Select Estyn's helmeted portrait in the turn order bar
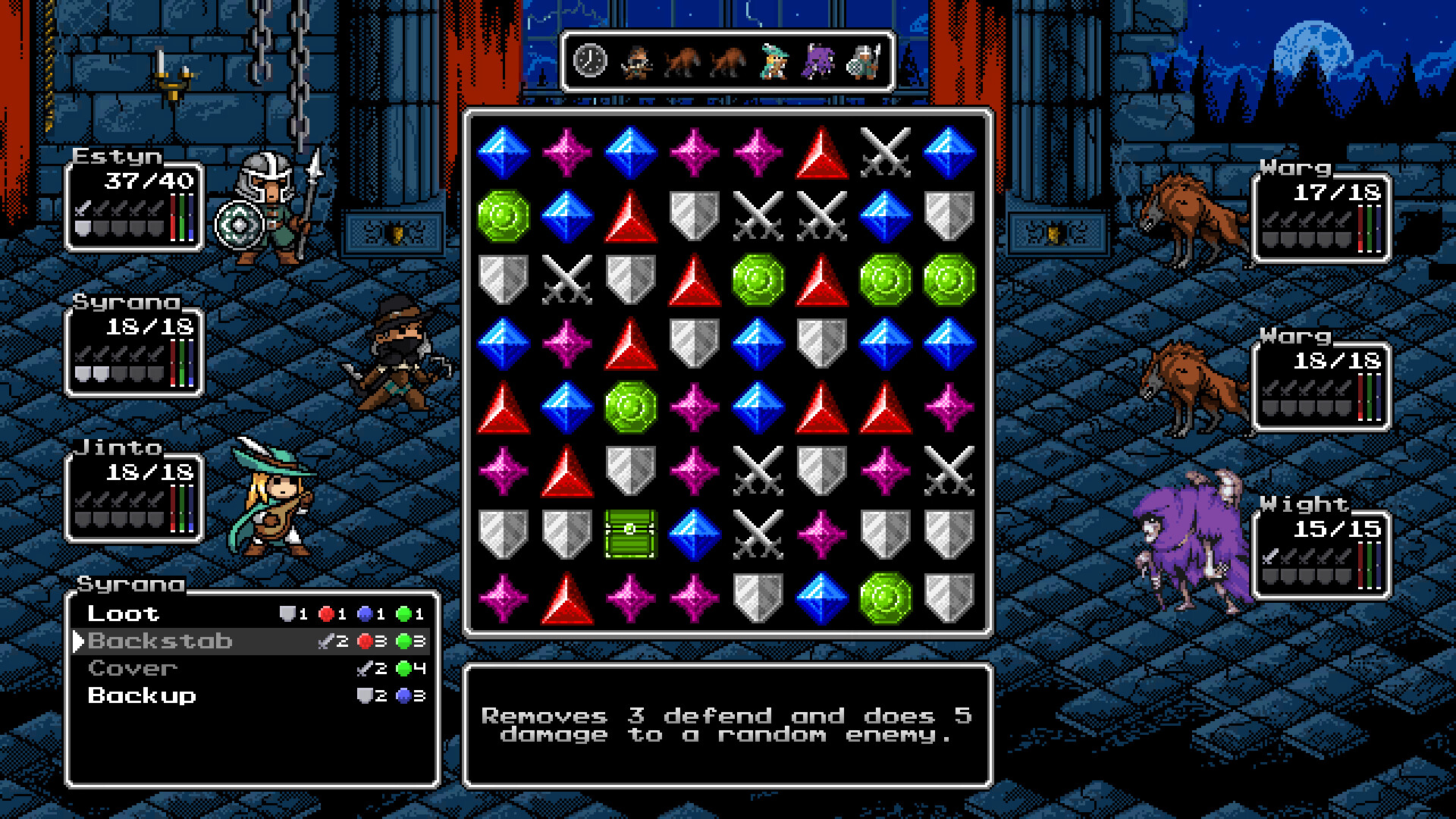The width and height of the screenshot is (1456, 819). click(864, 61)
